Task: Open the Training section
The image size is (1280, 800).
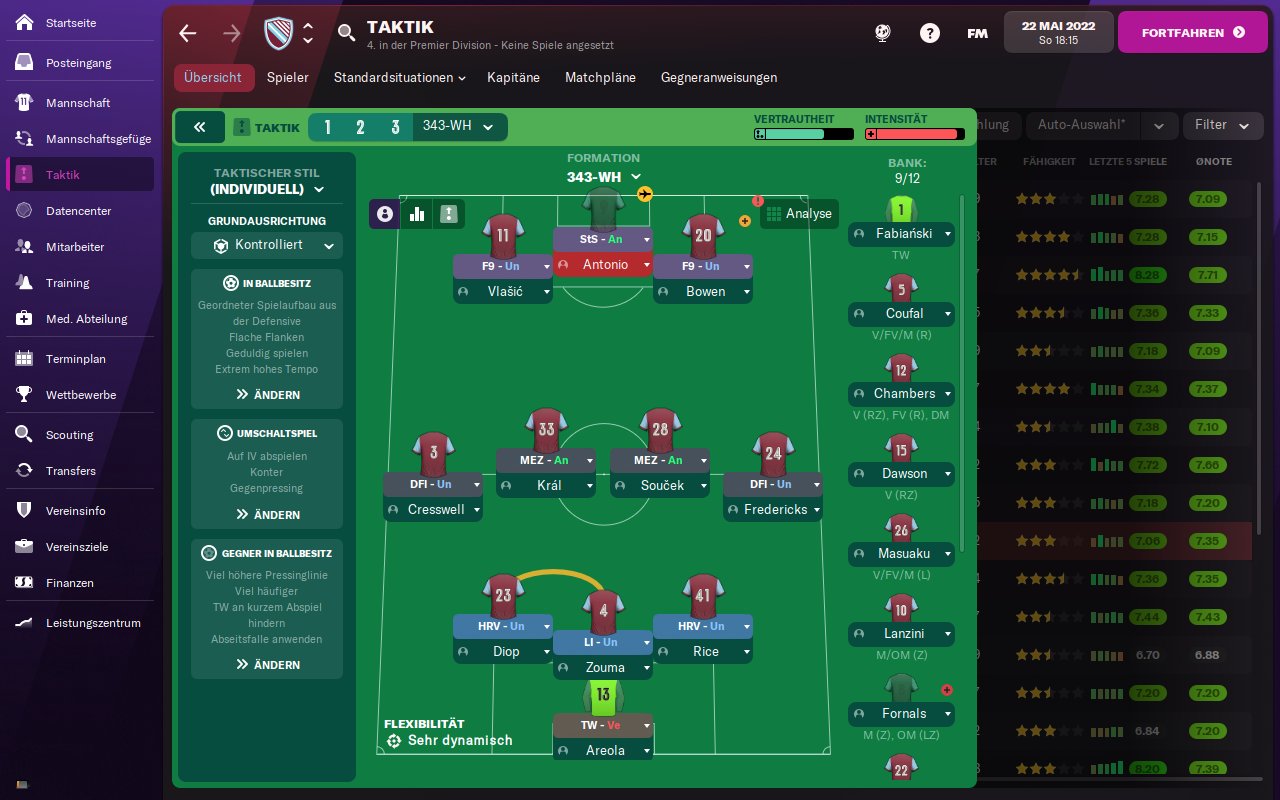Action: click(x=67, y=283)
